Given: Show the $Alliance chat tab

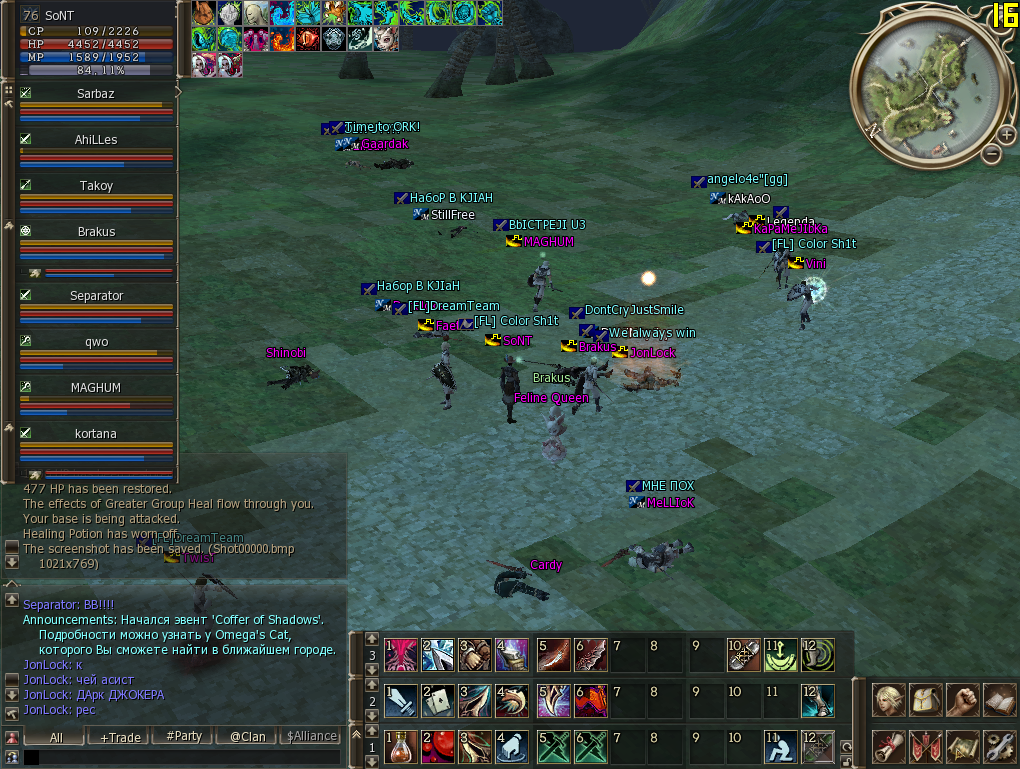Looking at the screenshot, I should tap(311, 736).
